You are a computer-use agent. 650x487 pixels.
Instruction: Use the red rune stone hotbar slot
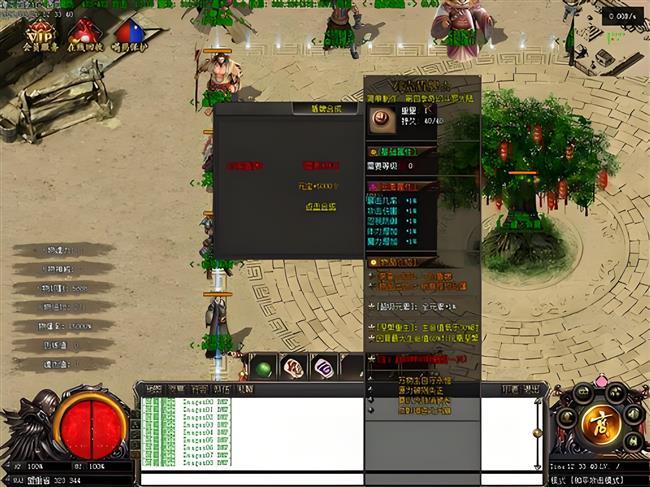coord(293,368)
